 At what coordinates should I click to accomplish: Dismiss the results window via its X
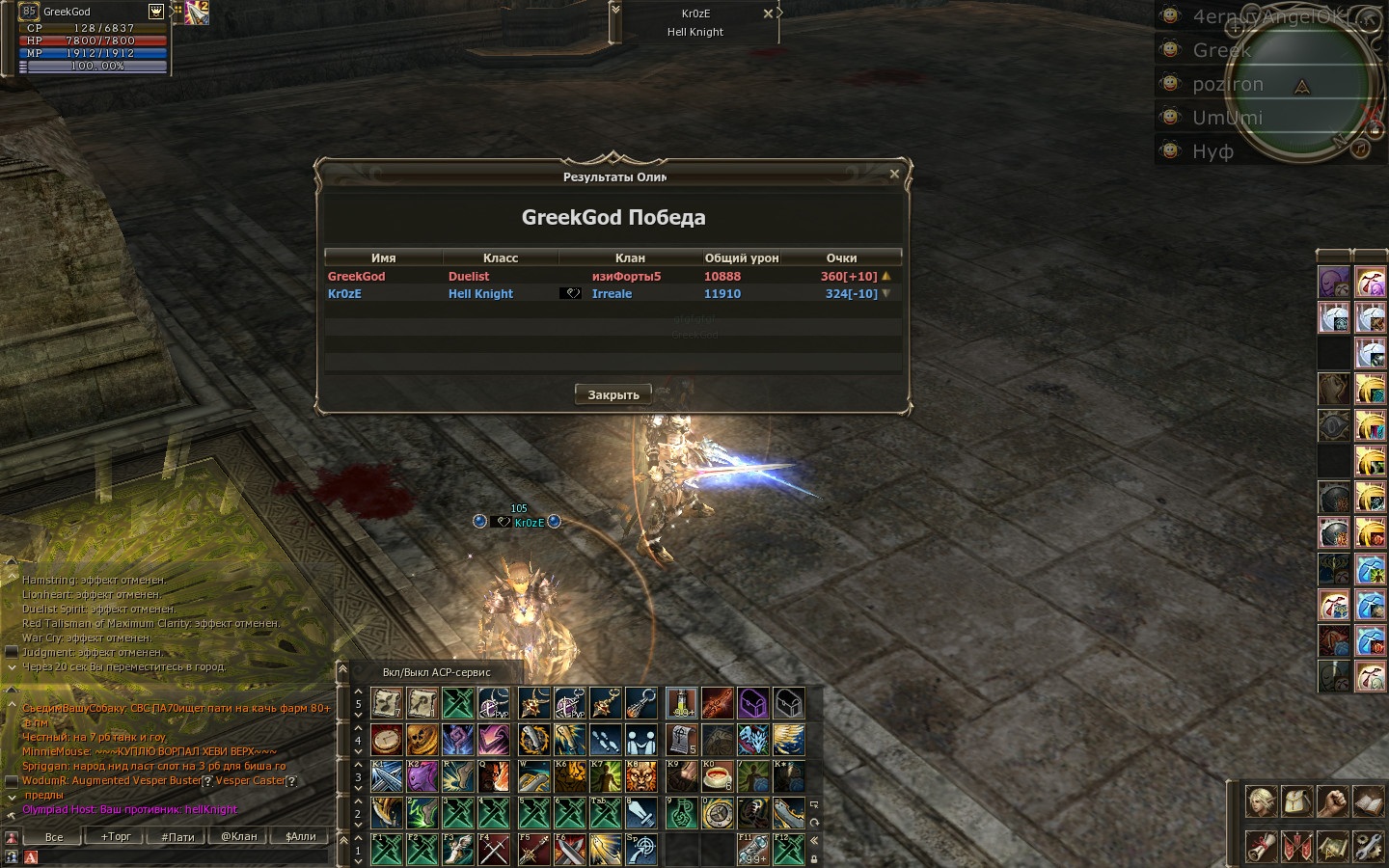click(894, 175)
